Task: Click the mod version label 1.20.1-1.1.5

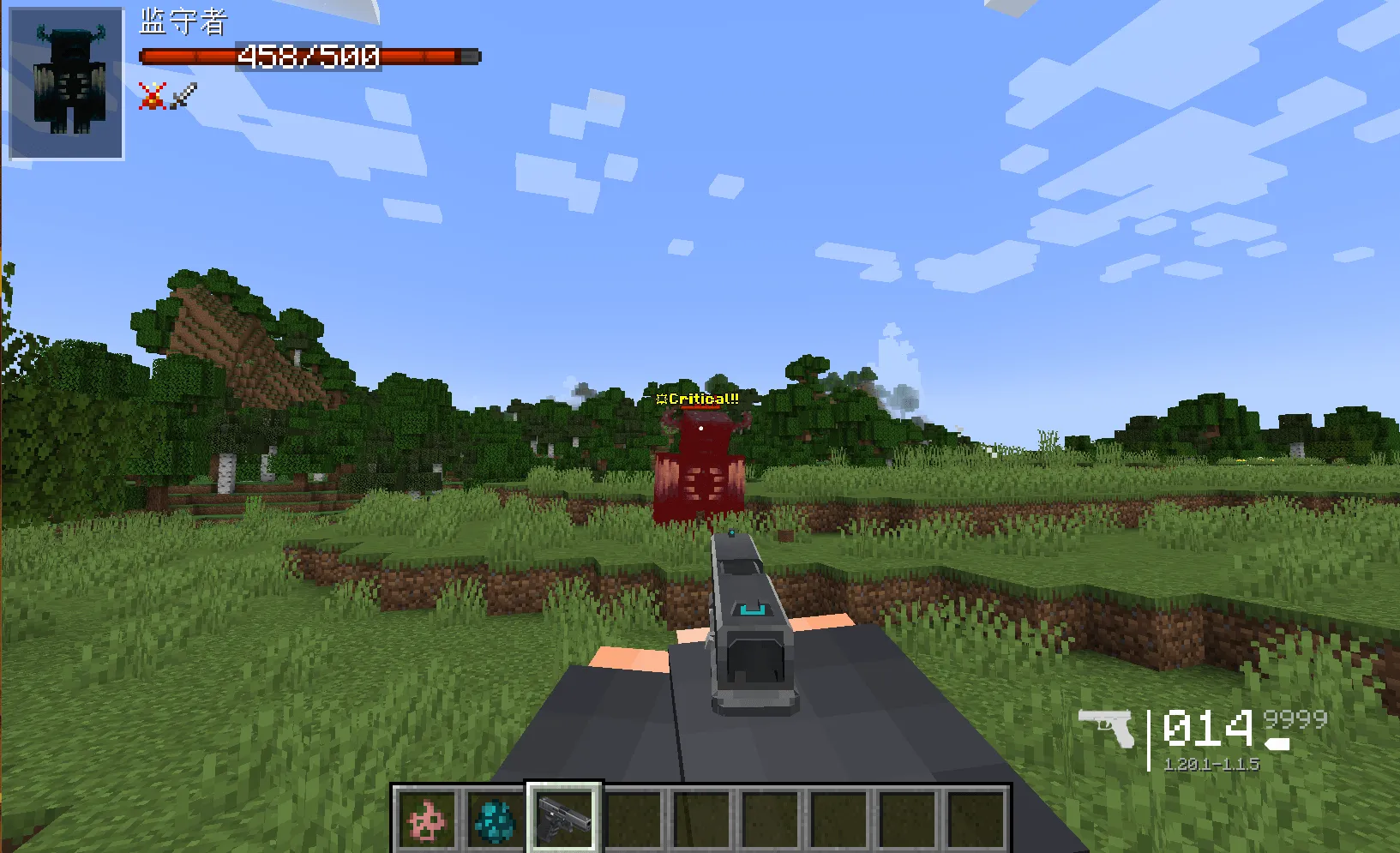Action: pyautogui.click(x=1211, y=763)
